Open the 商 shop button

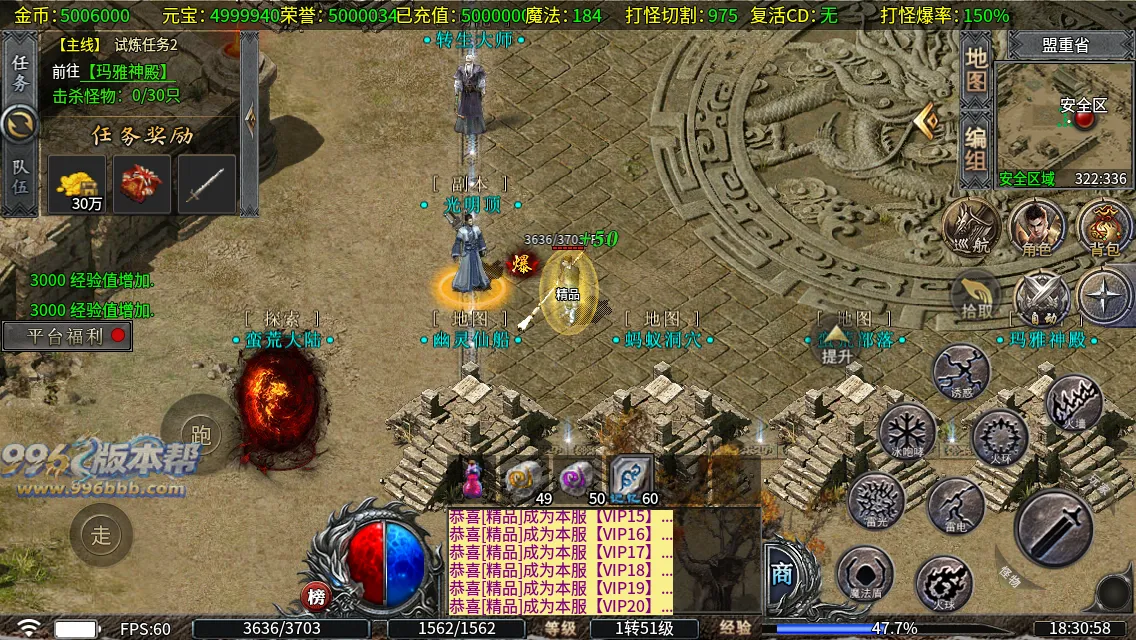[x=781, y=572]
